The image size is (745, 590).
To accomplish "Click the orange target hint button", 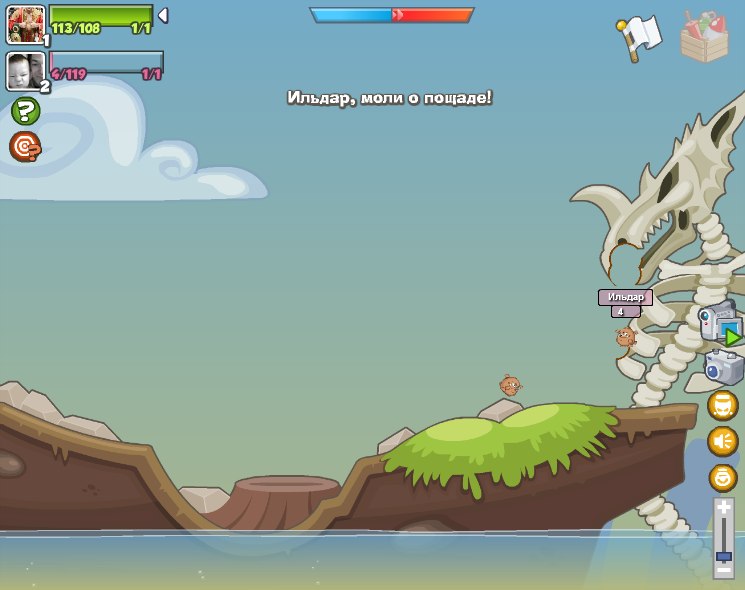I will 25,147.
